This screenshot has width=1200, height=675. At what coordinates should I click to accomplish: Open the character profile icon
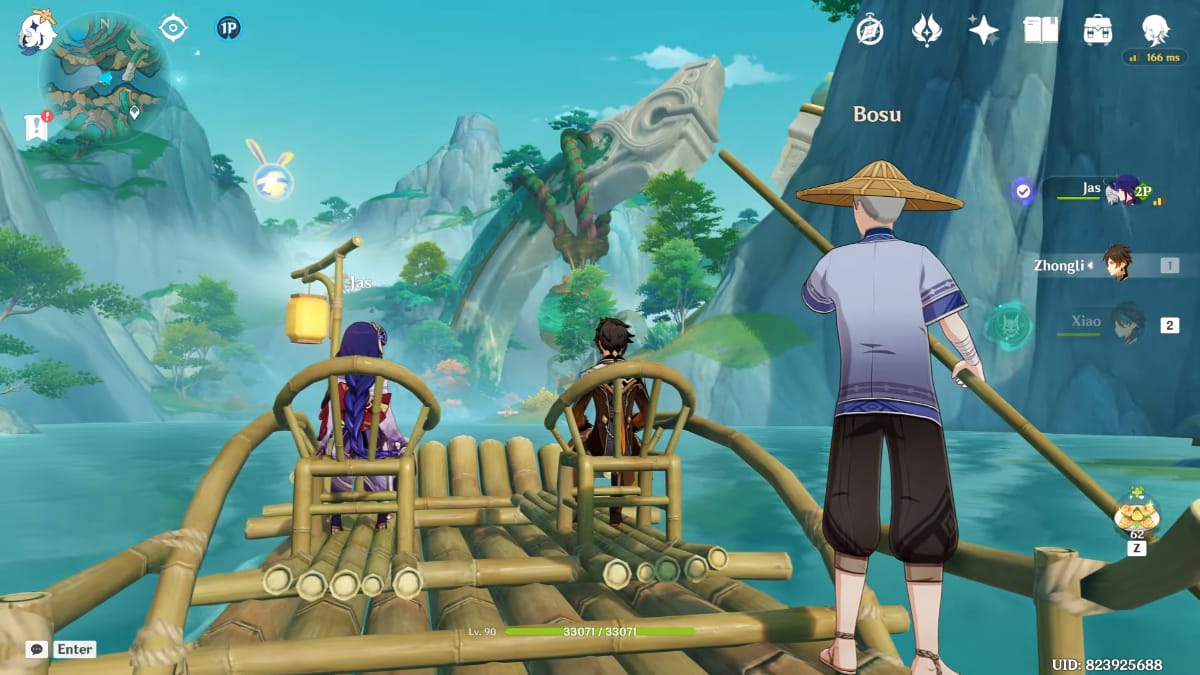pyautogui.click(x=1155, y=30)
